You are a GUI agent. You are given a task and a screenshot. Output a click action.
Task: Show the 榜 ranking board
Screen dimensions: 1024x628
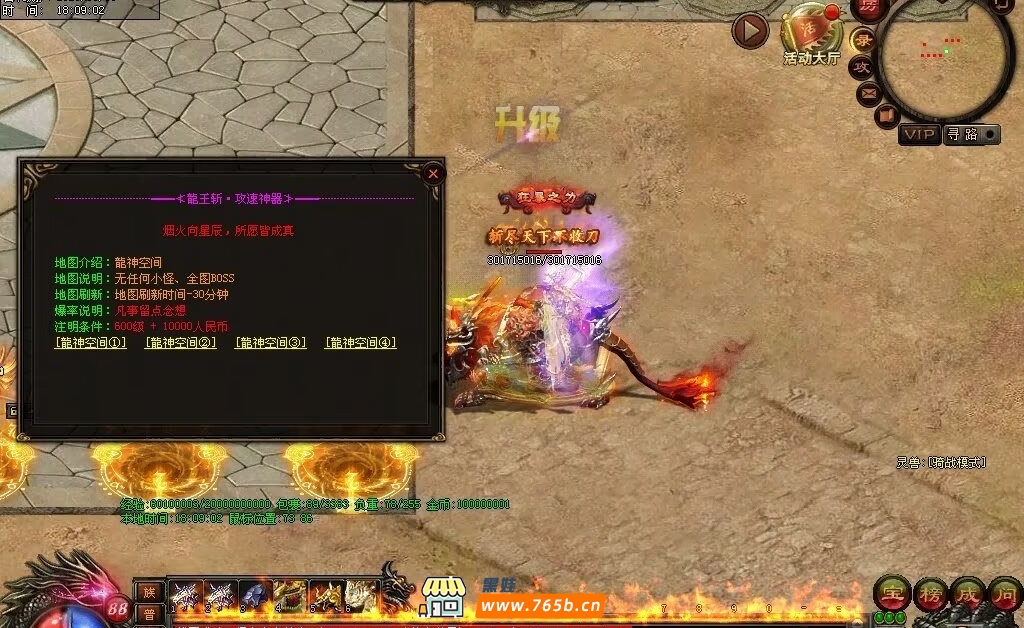pos(929,593)
